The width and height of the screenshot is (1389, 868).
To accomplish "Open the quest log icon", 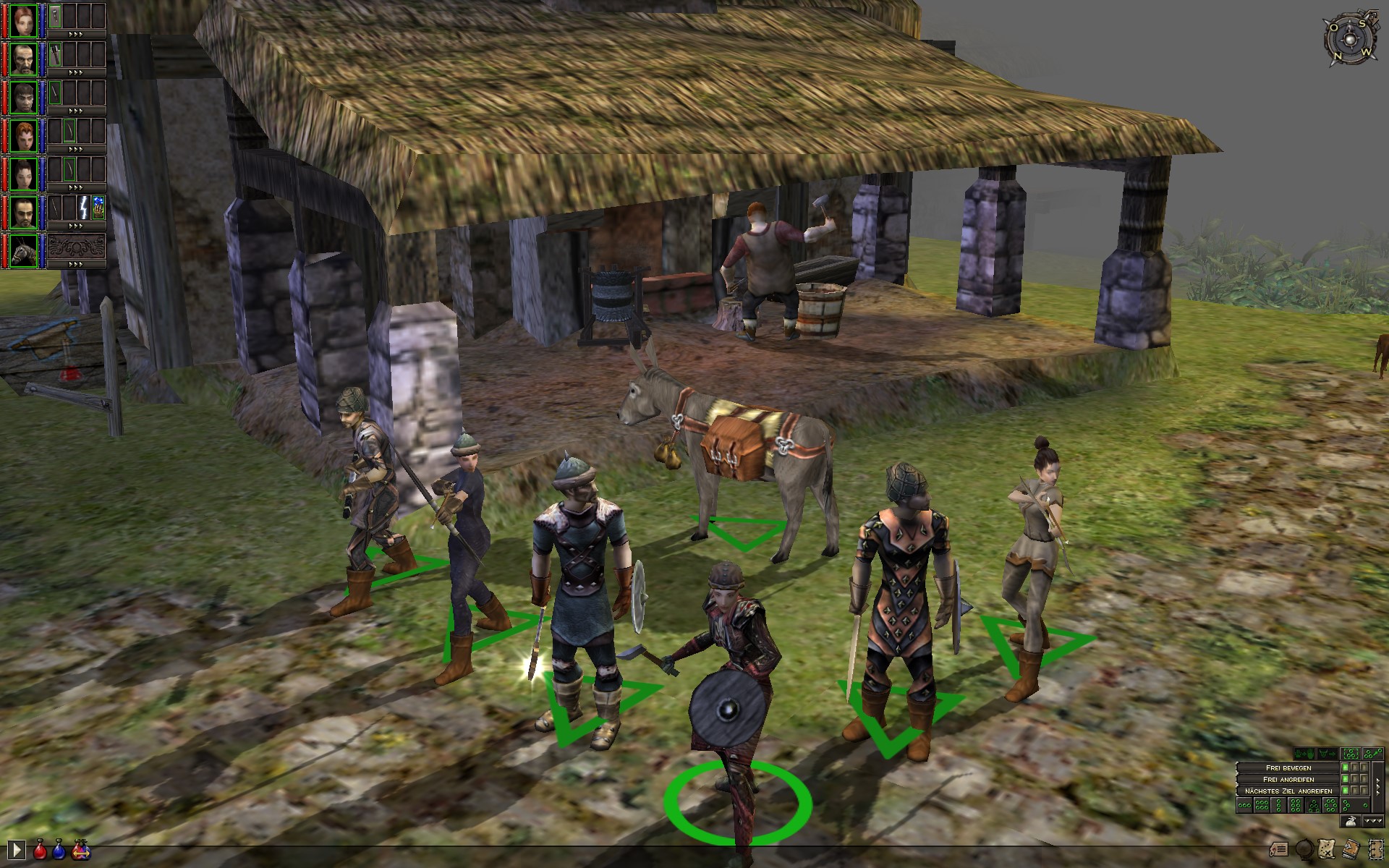I will coord(1279,848).
